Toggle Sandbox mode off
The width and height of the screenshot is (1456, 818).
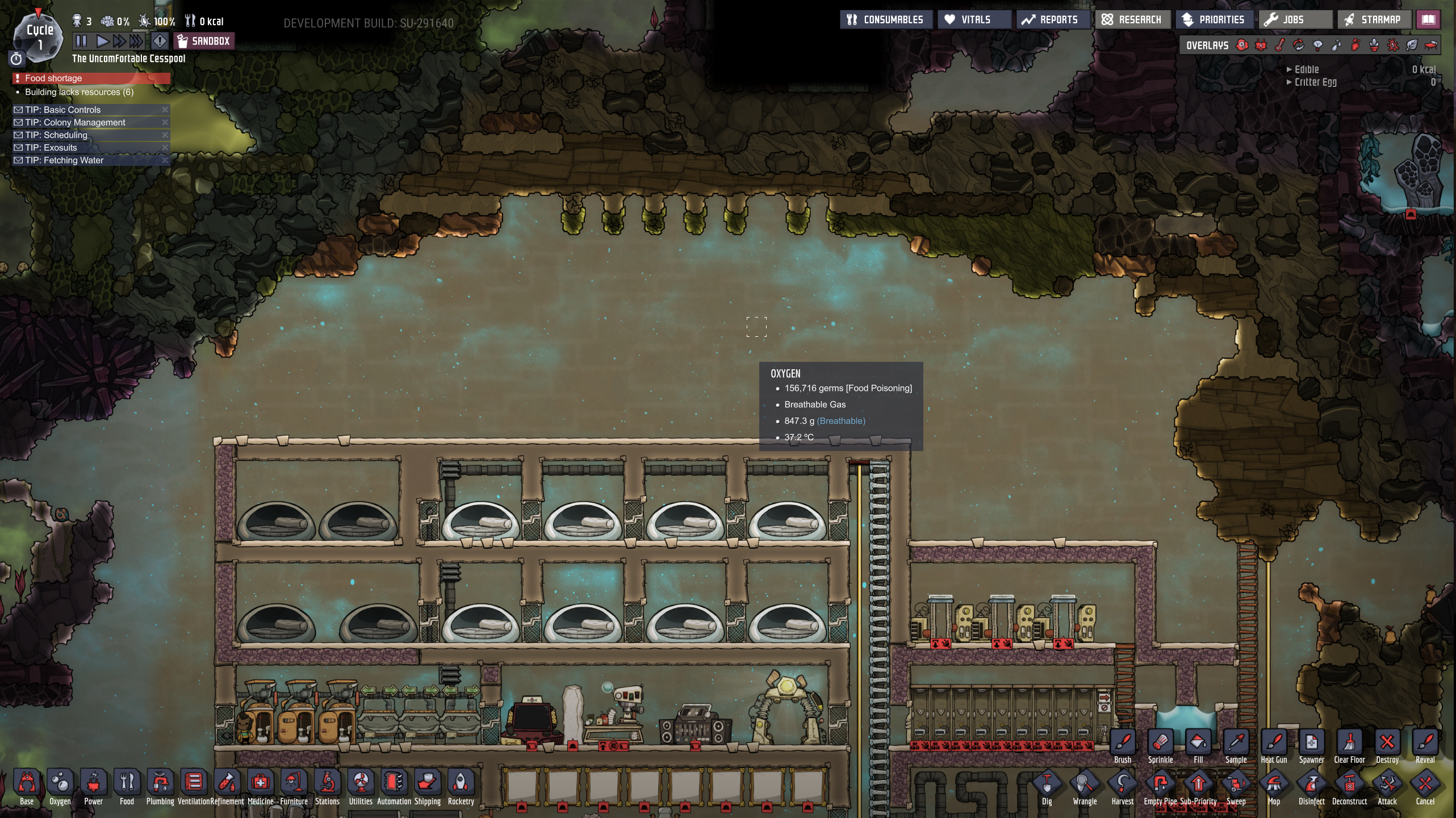(x=204, y=40)
